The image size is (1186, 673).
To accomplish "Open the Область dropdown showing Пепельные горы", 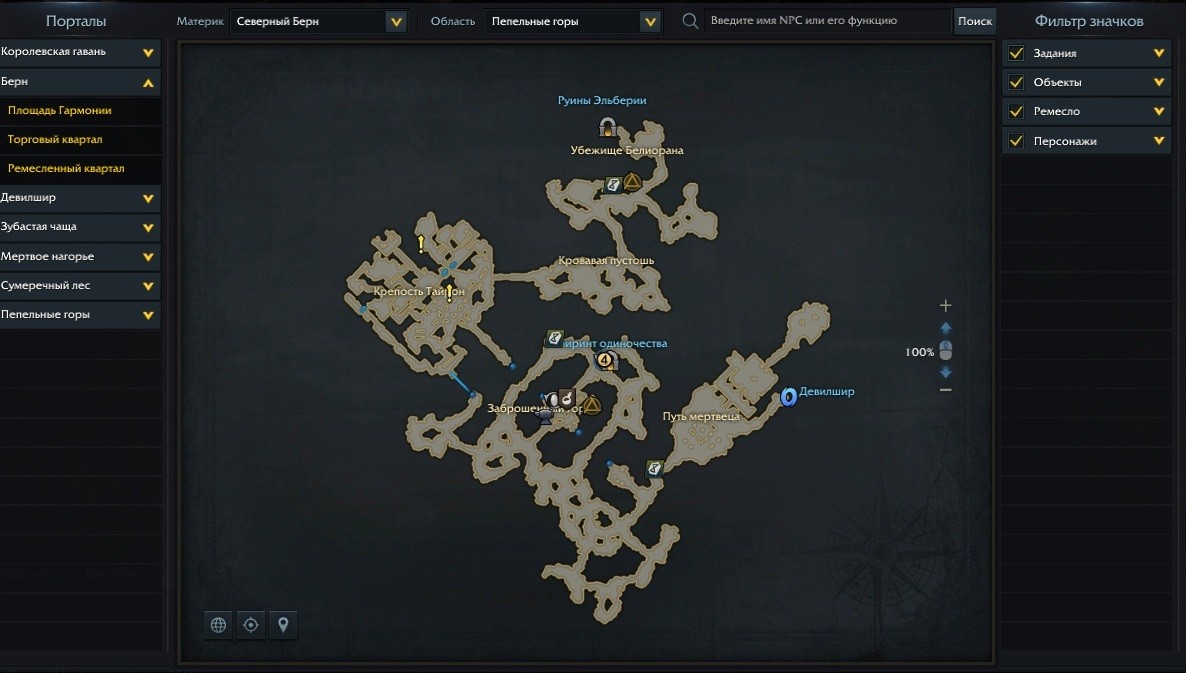I will coord(574,21).
